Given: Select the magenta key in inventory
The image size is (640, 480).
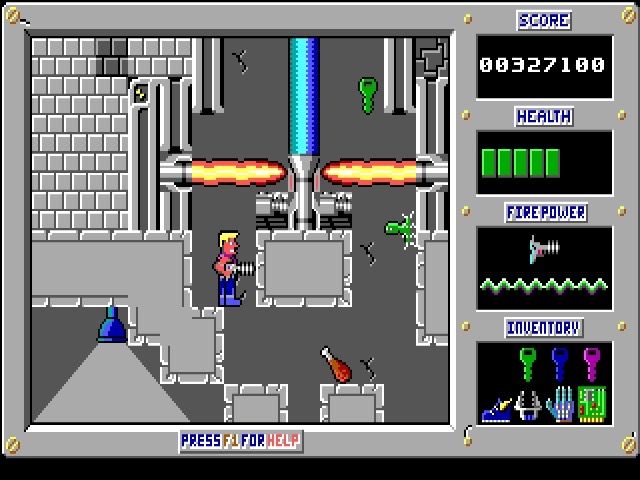Looking at the screenshot, I should click(592, 361).
